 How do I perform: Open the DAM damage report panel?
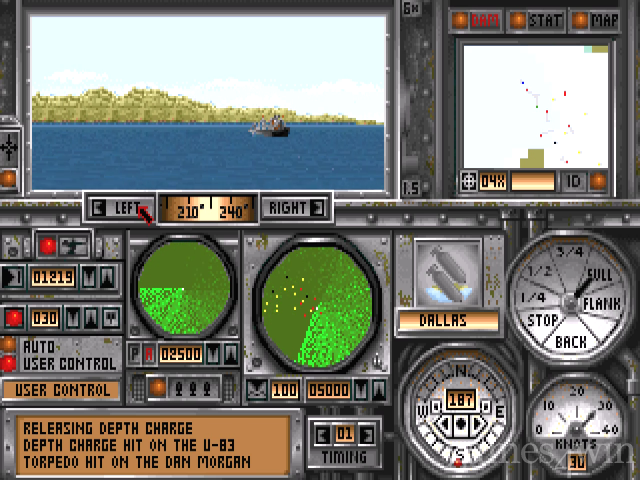tap(476, 19)
